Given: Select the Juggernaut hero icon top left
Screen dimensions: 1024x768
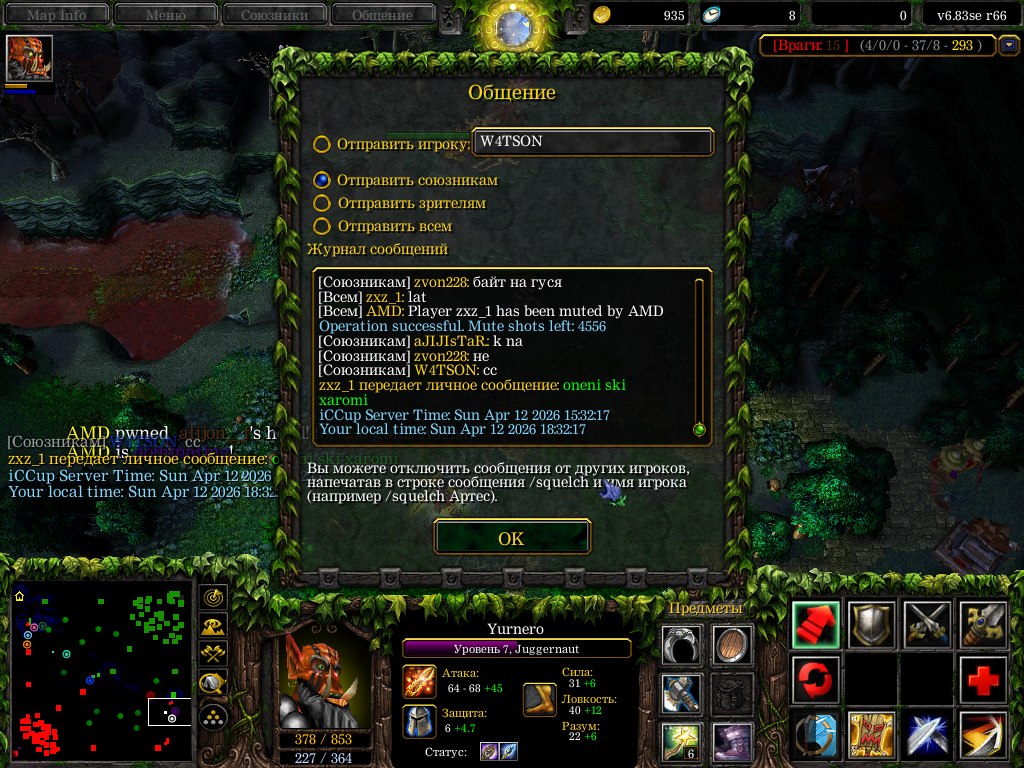Looking at the screenshot, I should click(29, 58).
